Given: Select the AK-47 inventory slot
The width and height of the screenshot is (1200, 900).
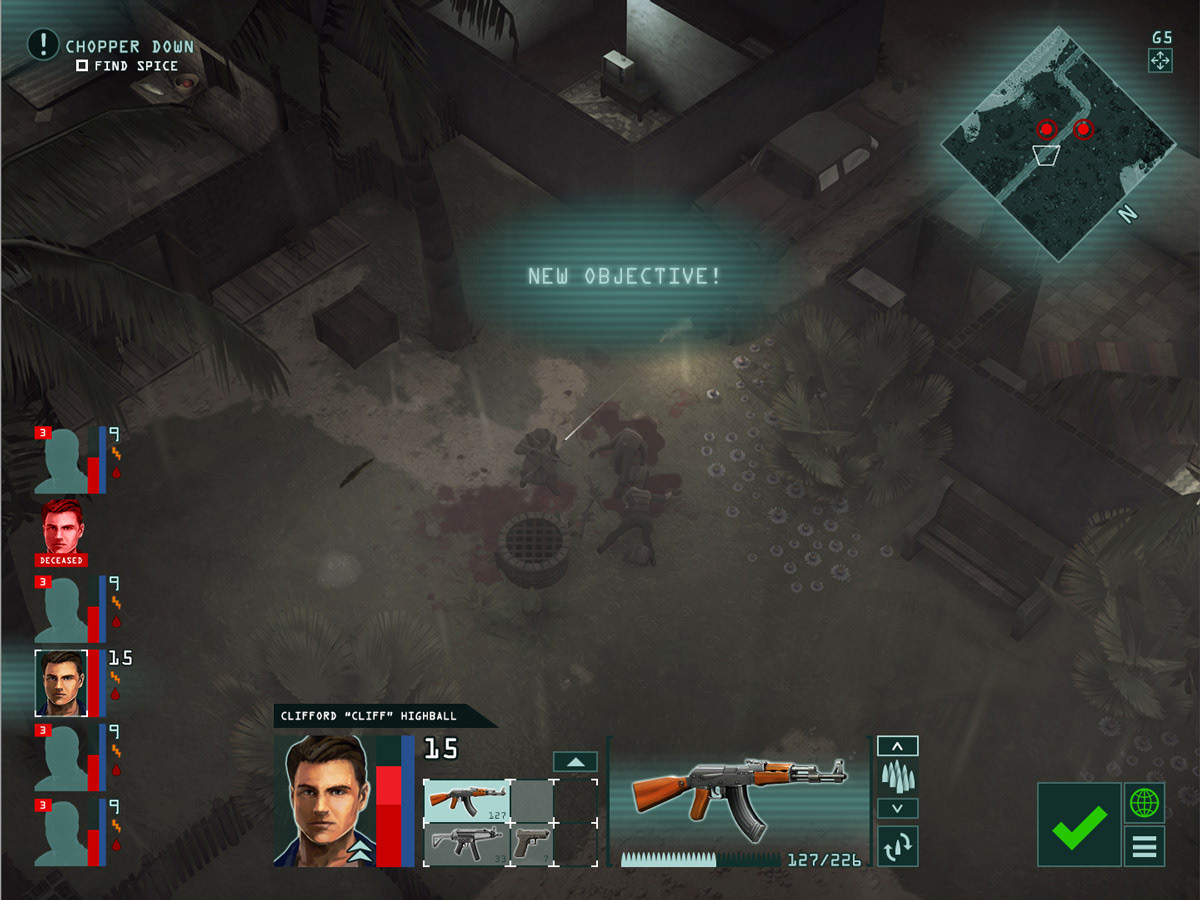Looking at the screenshot, I should [x=467, y=800].
